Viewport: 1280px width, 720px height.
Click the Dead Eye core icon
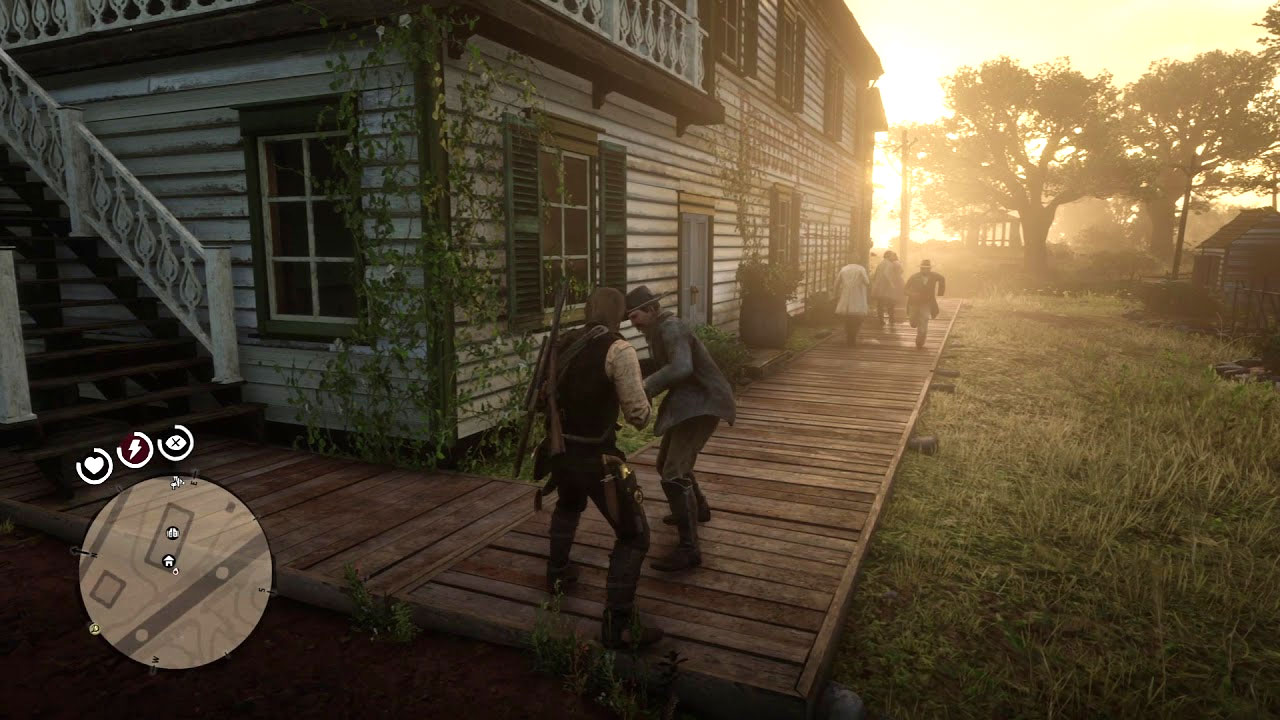coord(175,444)
